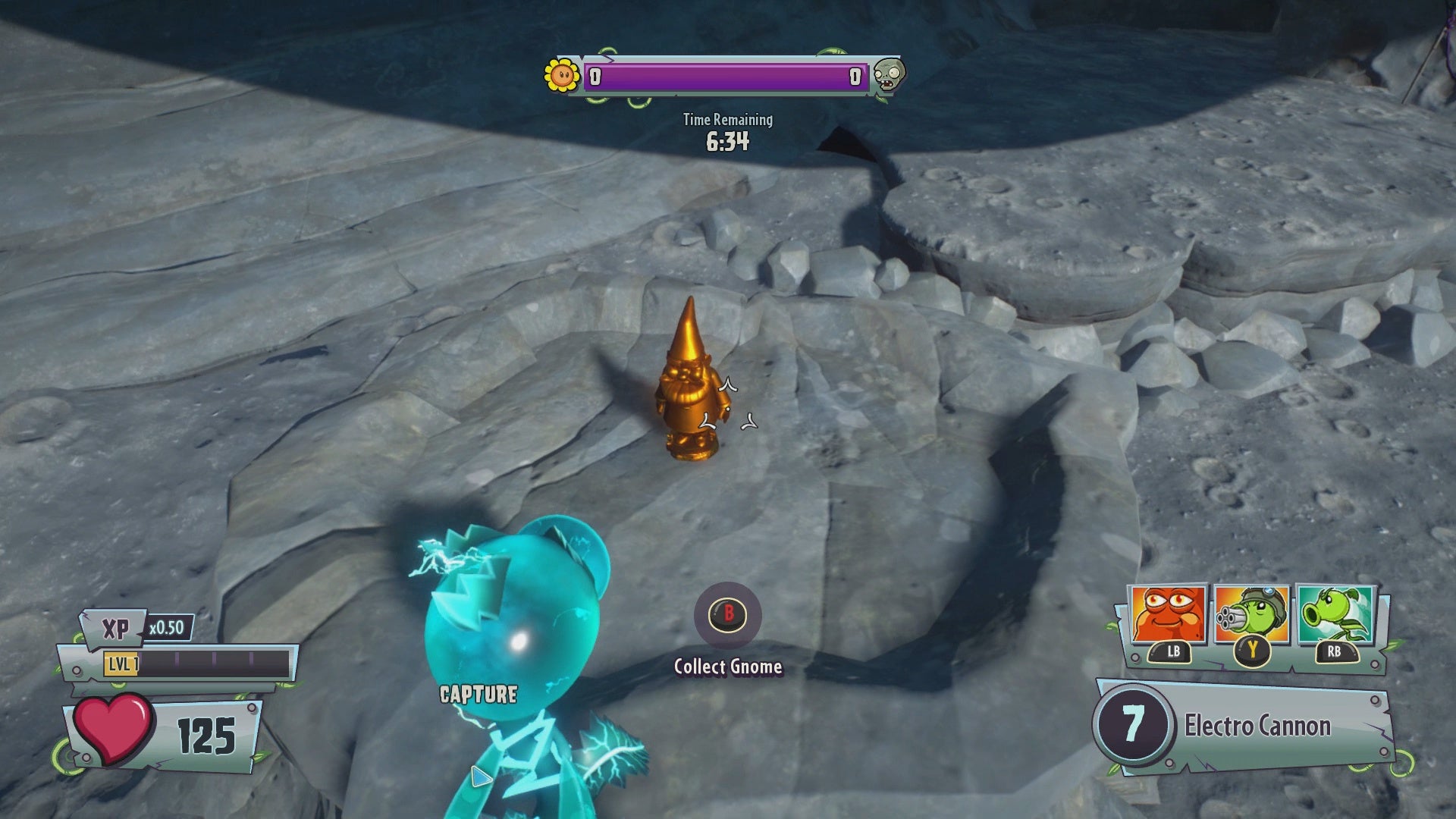Click the sunflower plants team icon
The image size is (1456, 819).
pyautogui.click(x=562, y=75)
